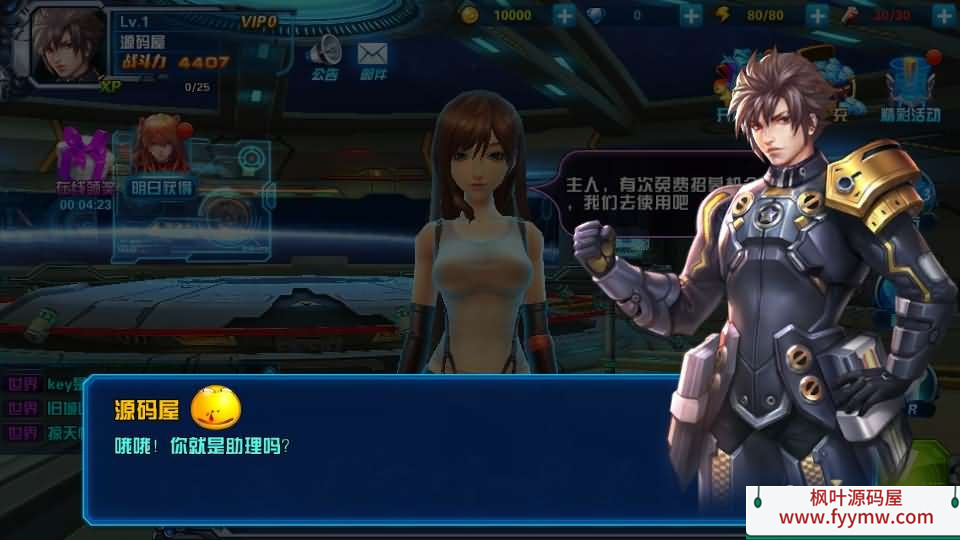Open the 精彩活动 events icon
This screenshot has width=960, height=540.
coord(911,88)
